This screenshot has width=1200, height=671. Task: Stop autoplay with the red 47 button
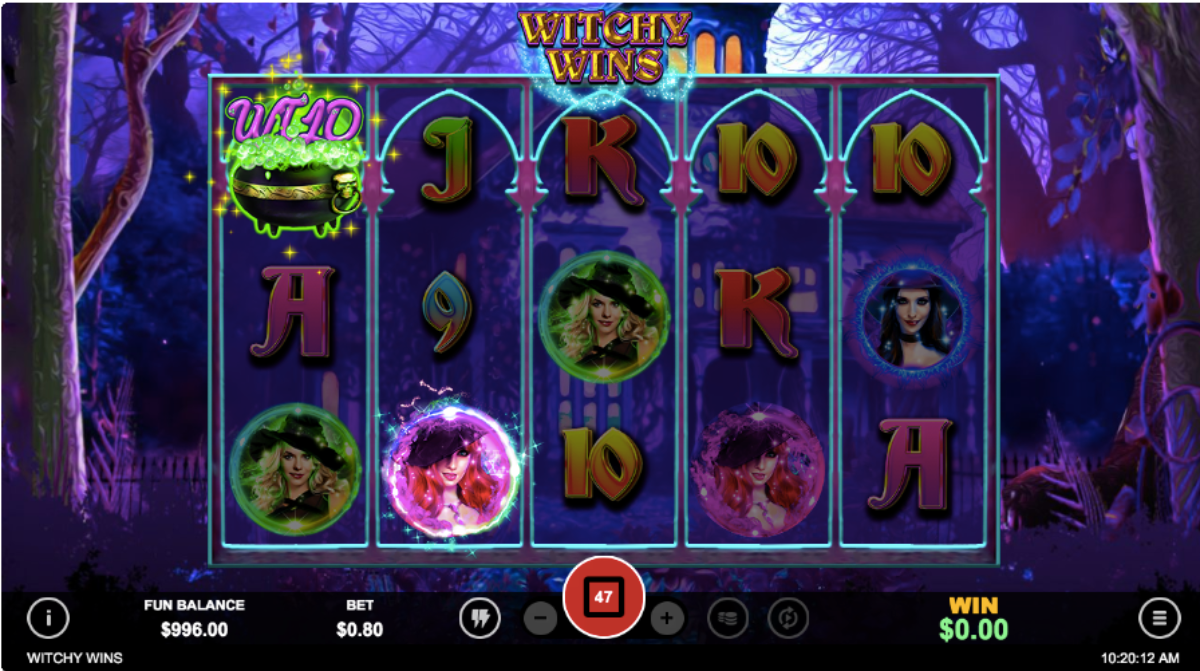point(603,598)
